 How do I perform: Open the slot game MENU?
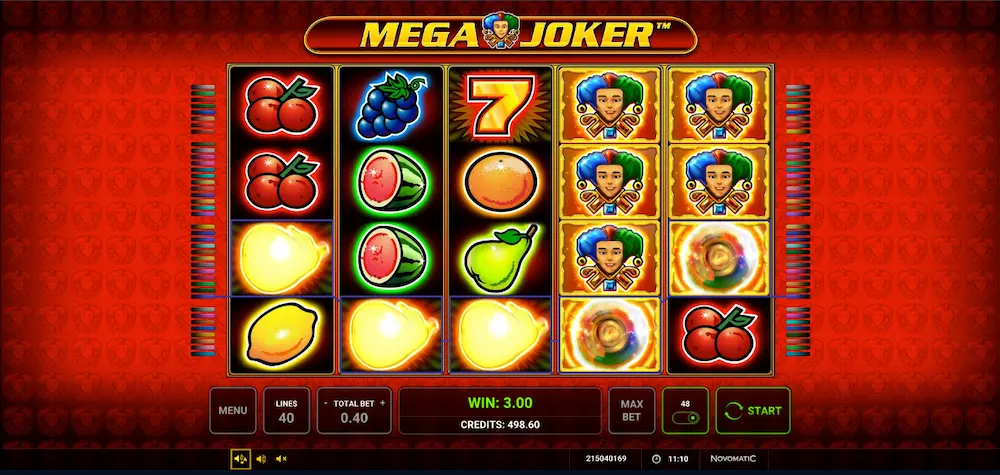232,410
